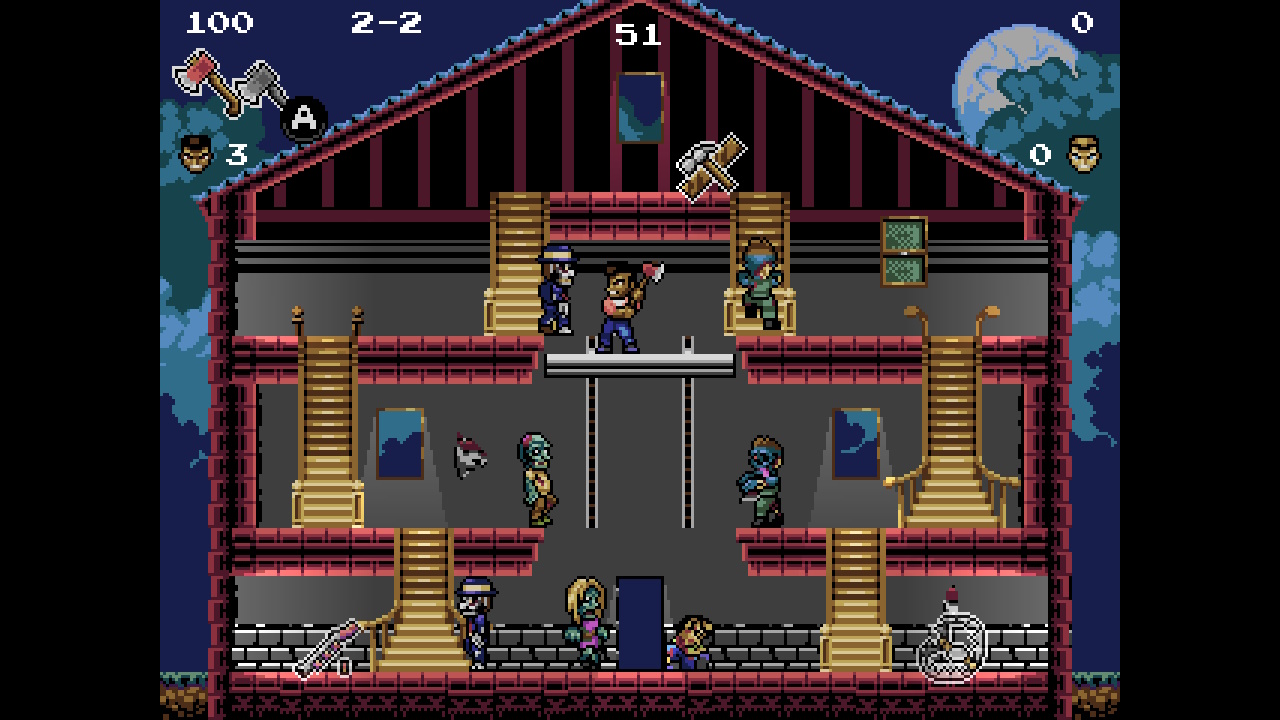Click the purple zombie holding a cleaver

point(765,478)
